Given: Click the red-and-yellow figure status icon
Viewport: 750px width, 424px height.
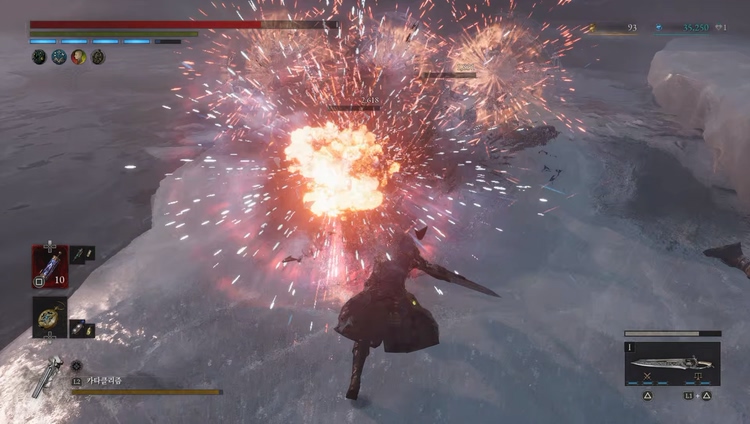Looking at the screenshot, I should tap(77, 57).
